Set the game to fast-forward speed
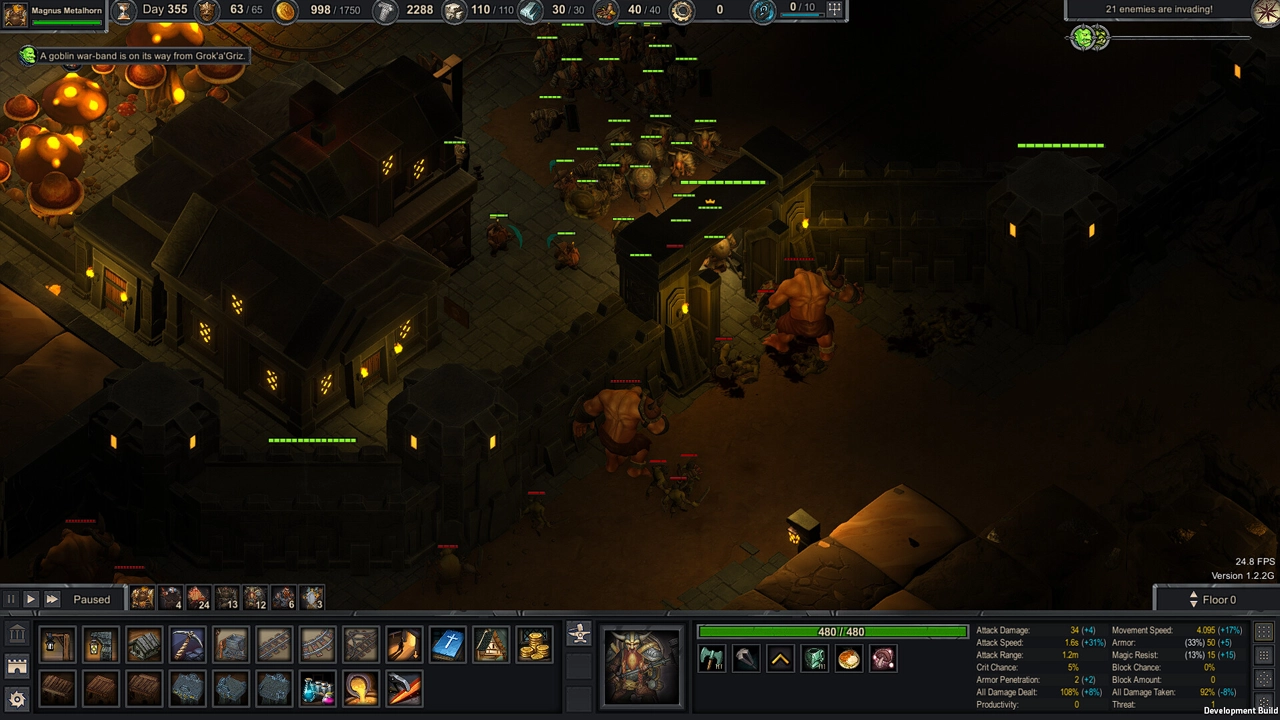 point(52,599)
